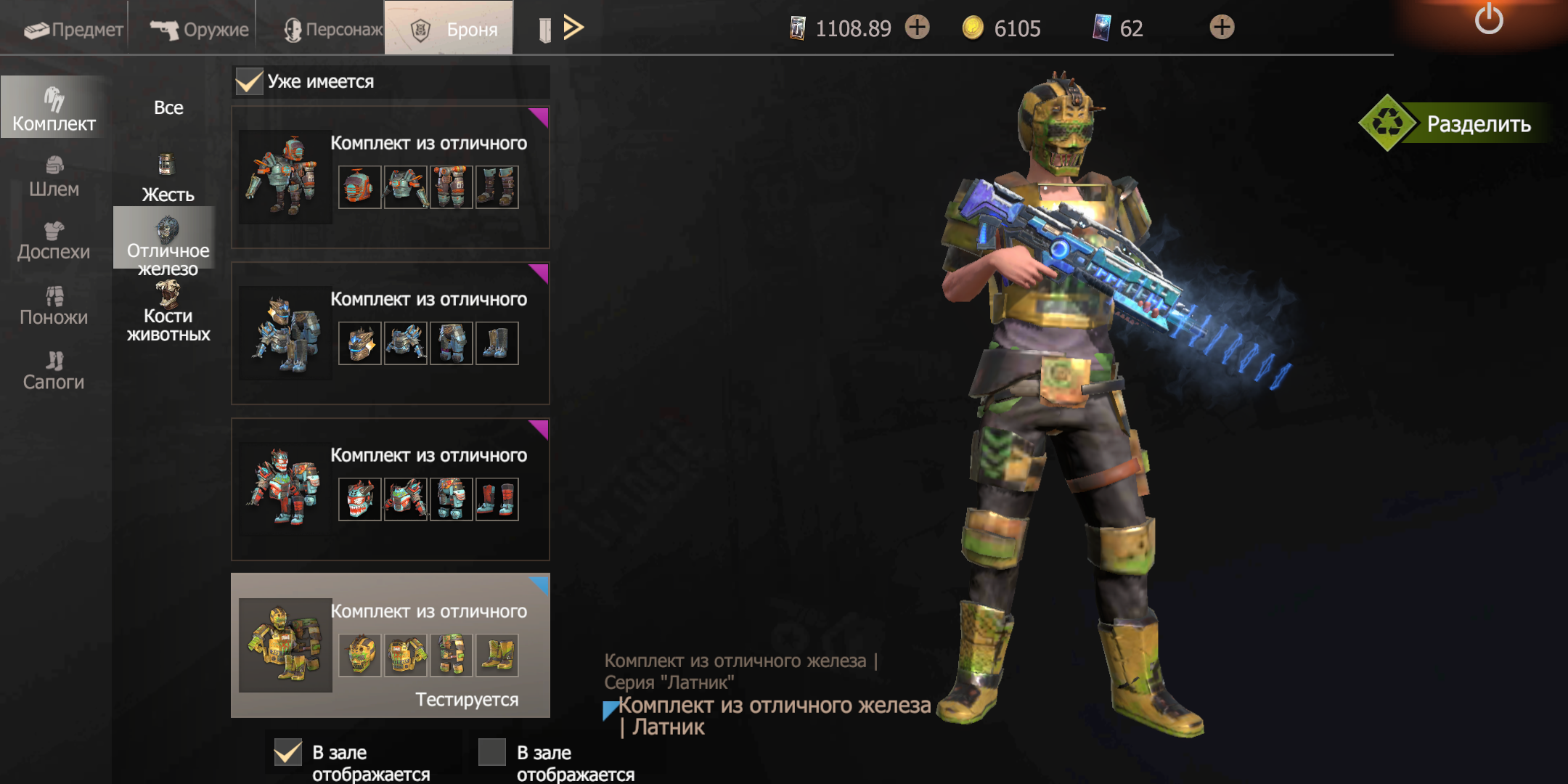Open the Доспехи category
This screenshot has height=784, width=1568.
coord(54,241)
